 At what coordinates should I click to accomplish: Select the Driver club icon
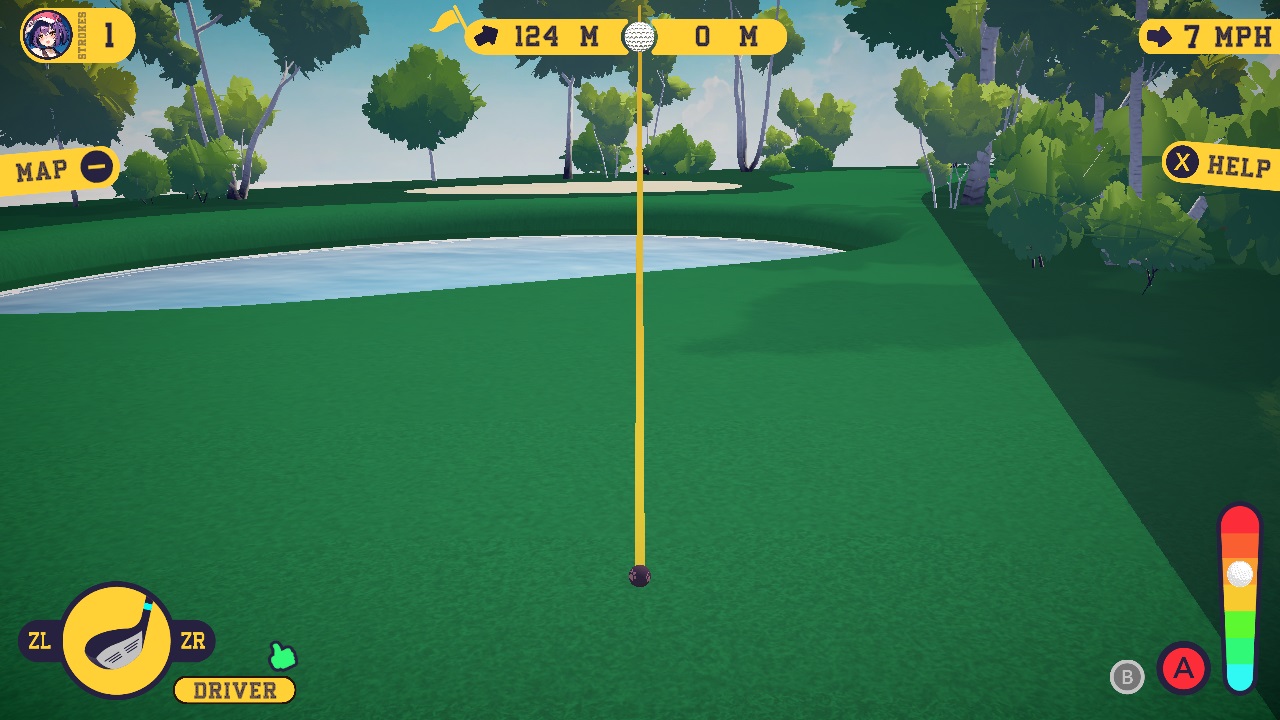(115, 638)
